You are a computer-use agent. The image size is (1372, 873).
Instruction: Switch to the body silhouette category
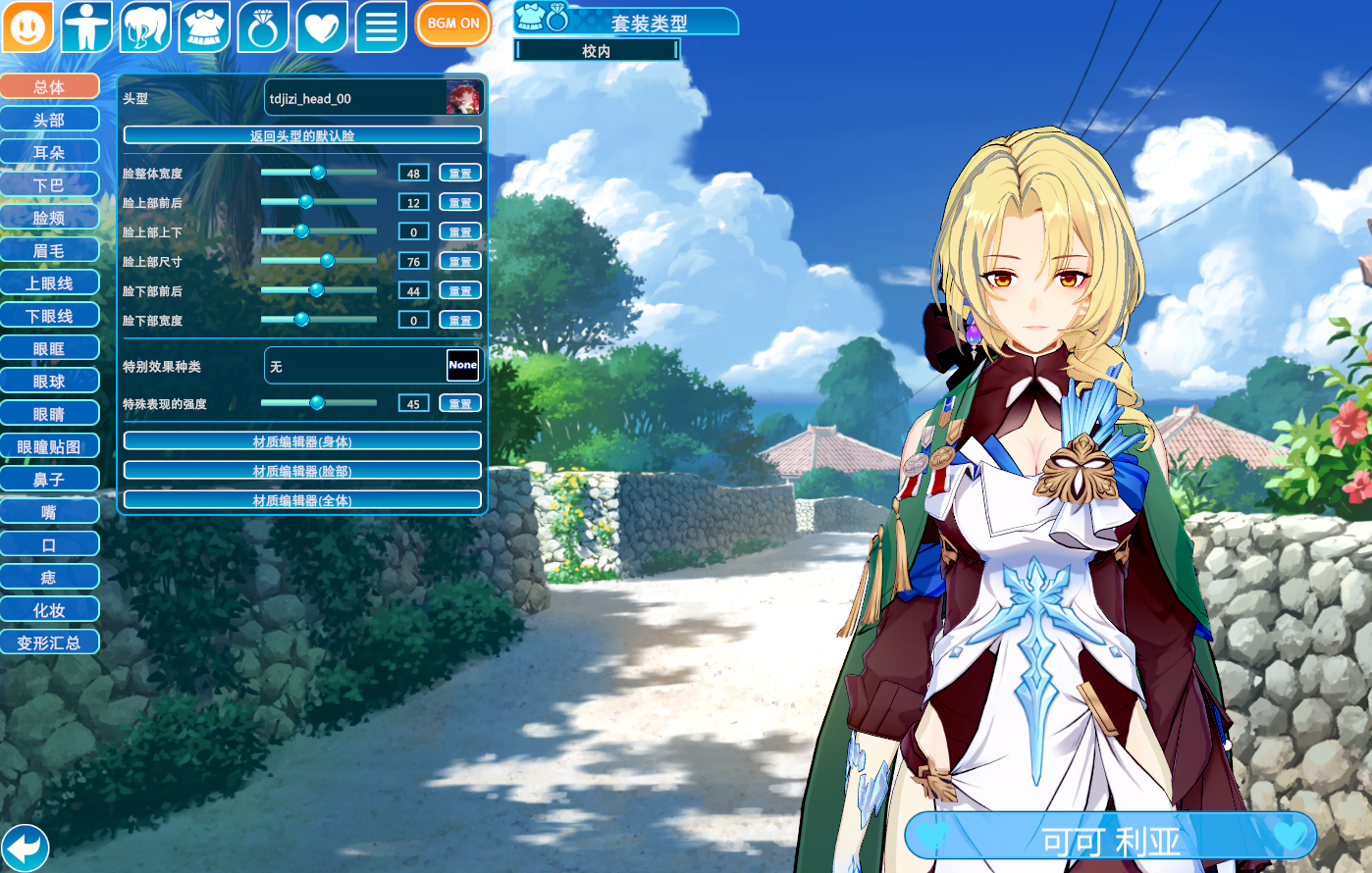click(86, 26)
